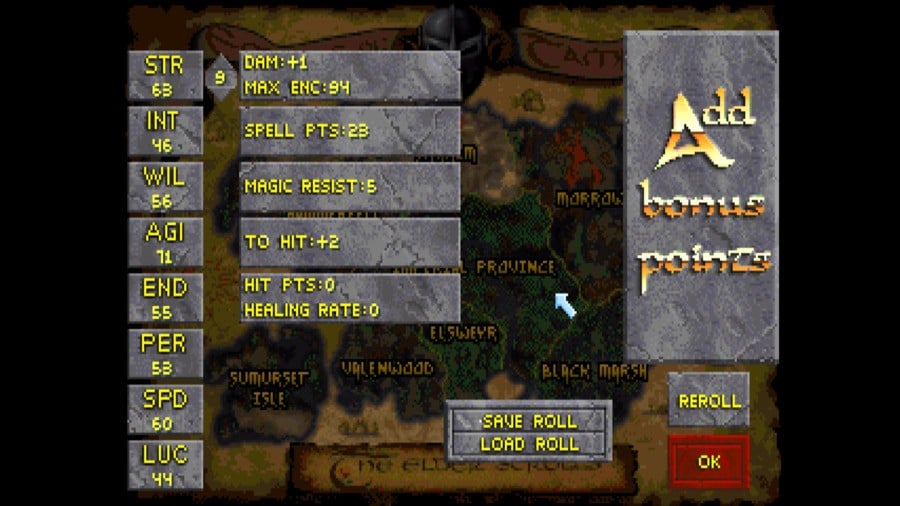This screenshot has width=900, height=506.
Task: Choose the INT attribute box
Action: (165, 131)
